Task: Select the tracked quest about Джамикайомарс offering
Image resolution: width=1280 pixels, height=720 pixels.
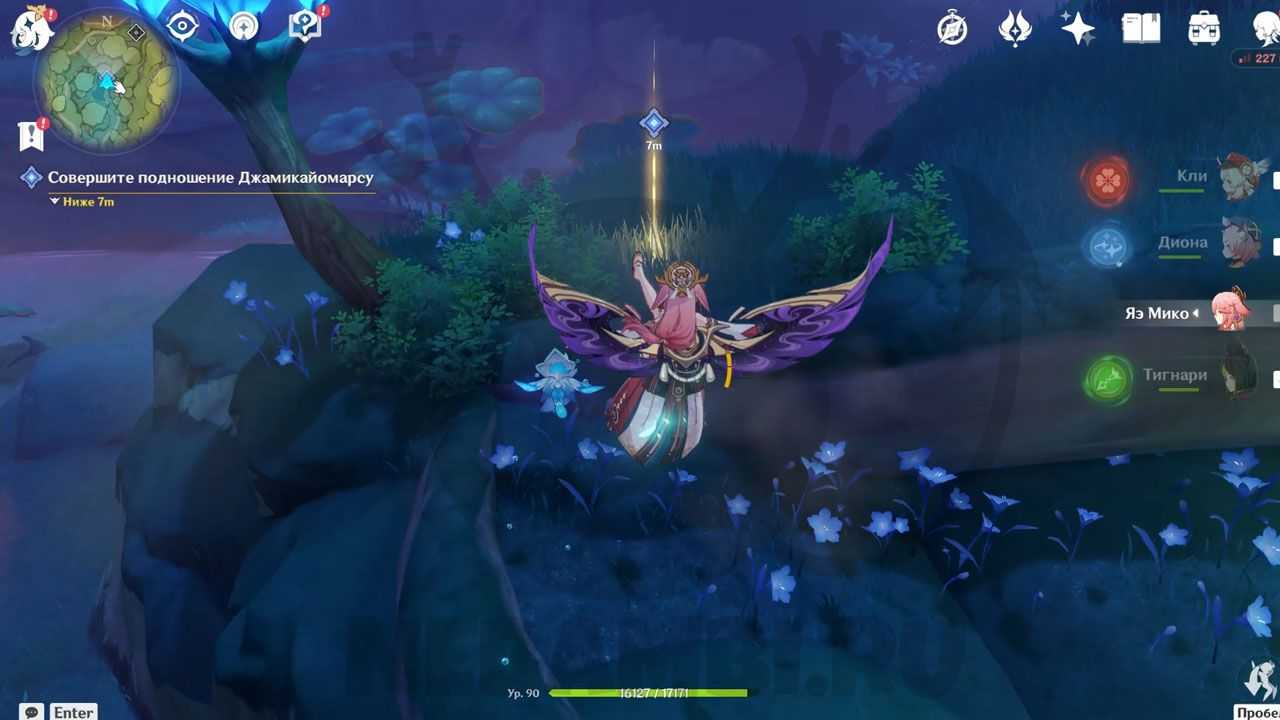Action: 210,178
